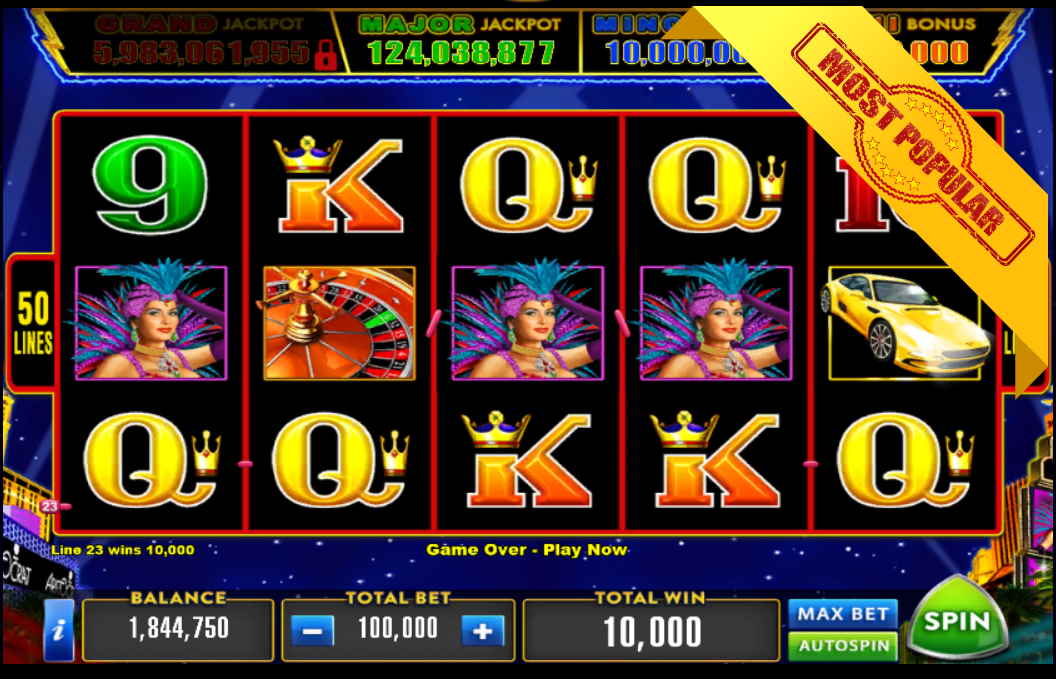Turn on Autospin
The width and height of the screenshot is (1056, 679).
(x=842, y=646)
